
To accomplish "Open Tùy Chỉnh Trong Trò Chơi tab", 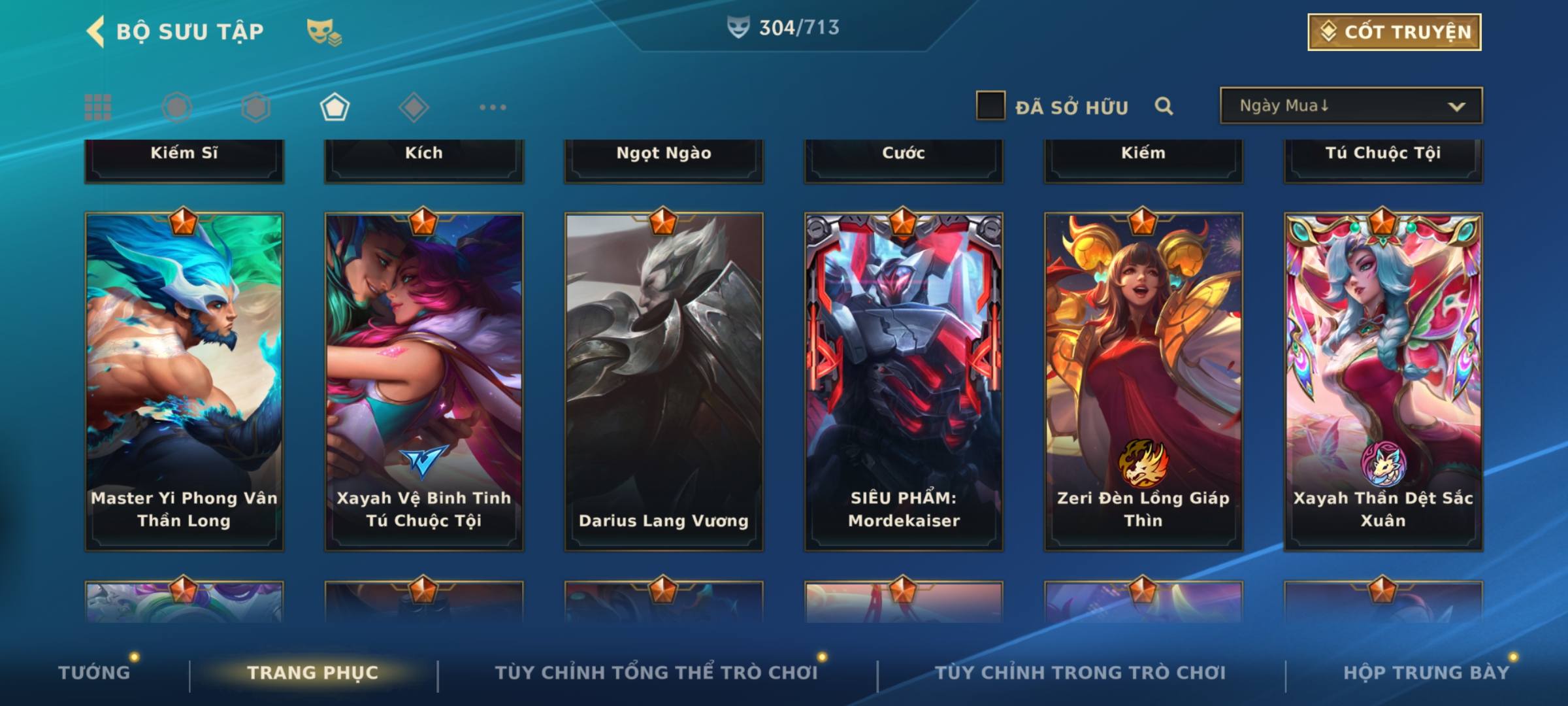I will [1080, 673].
